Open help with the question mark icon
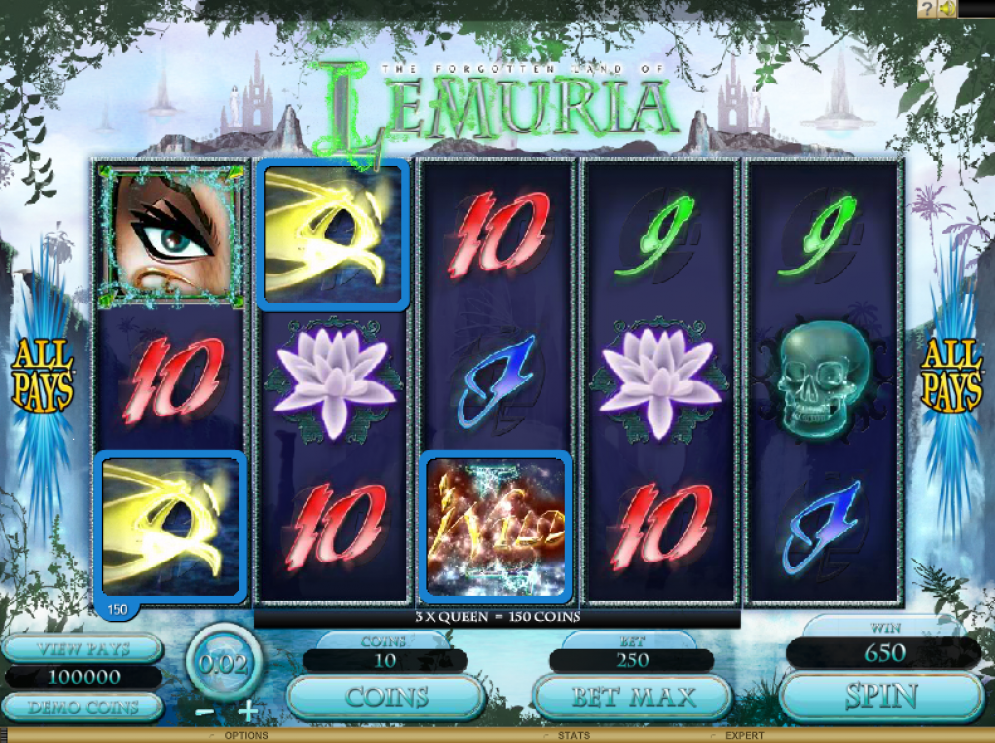Image resolution: width=995 pixels, height=743 pixels. coord(926,9)
